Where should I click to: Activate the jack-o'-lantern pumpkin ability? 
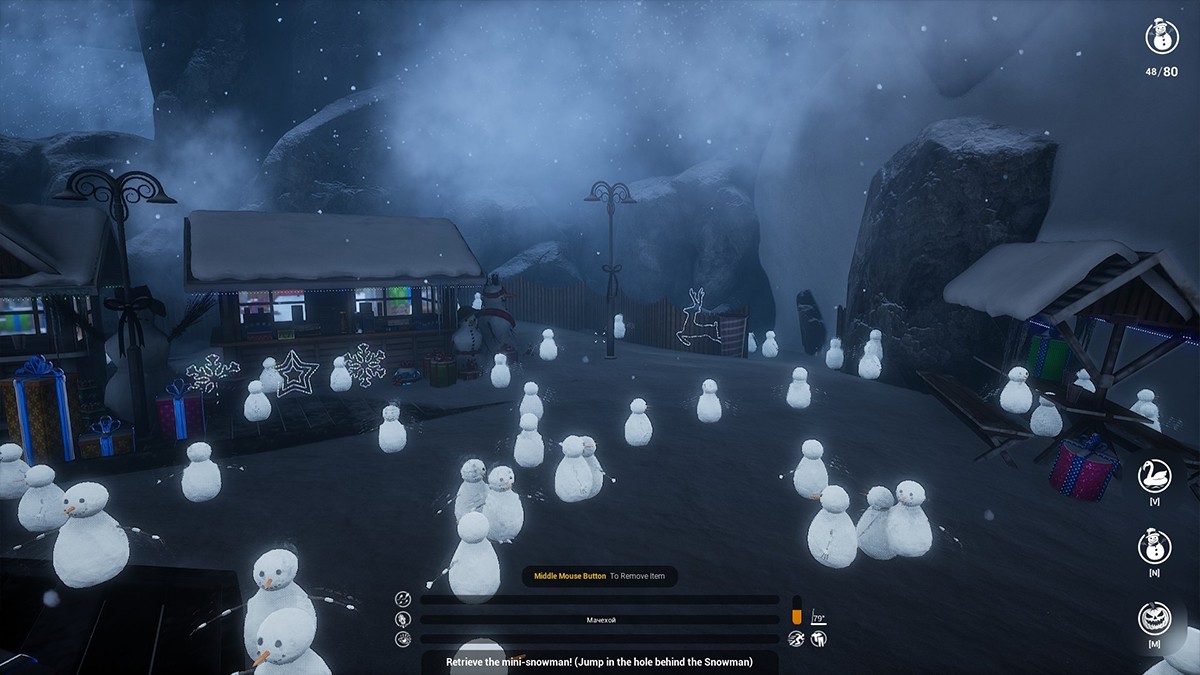(1155, 619)
